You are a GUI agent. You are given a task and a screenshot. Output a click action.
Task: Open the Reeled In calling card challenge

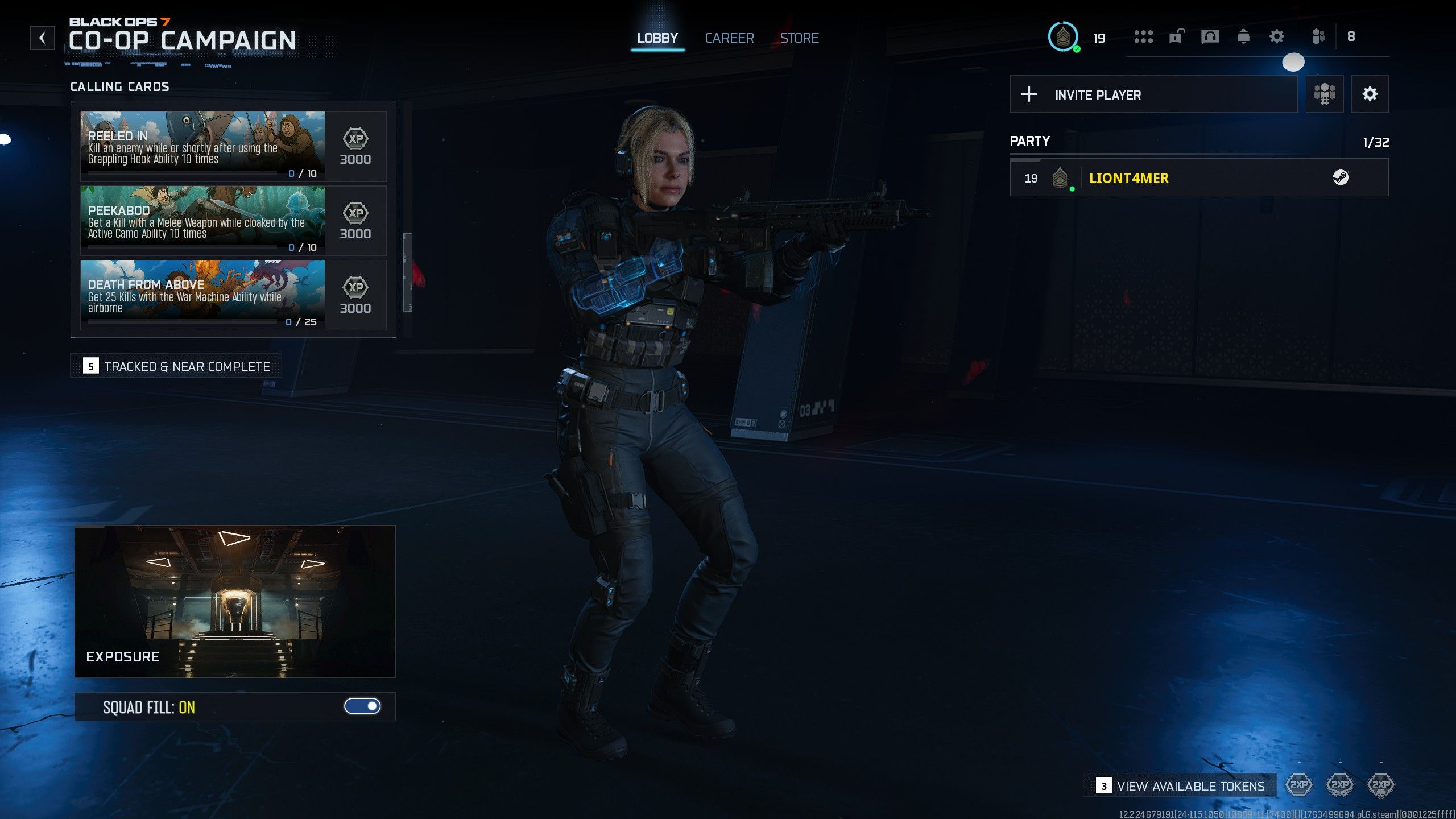coord(202,146)
